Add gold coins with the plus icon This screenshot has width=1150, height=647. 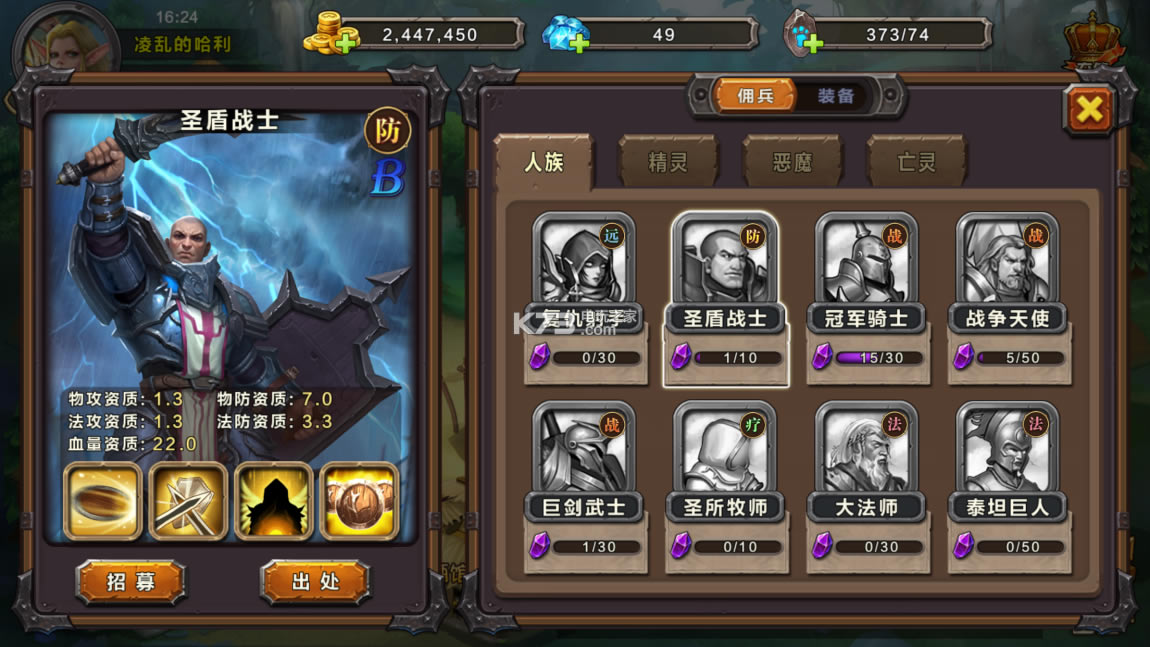tap(346, 42)
